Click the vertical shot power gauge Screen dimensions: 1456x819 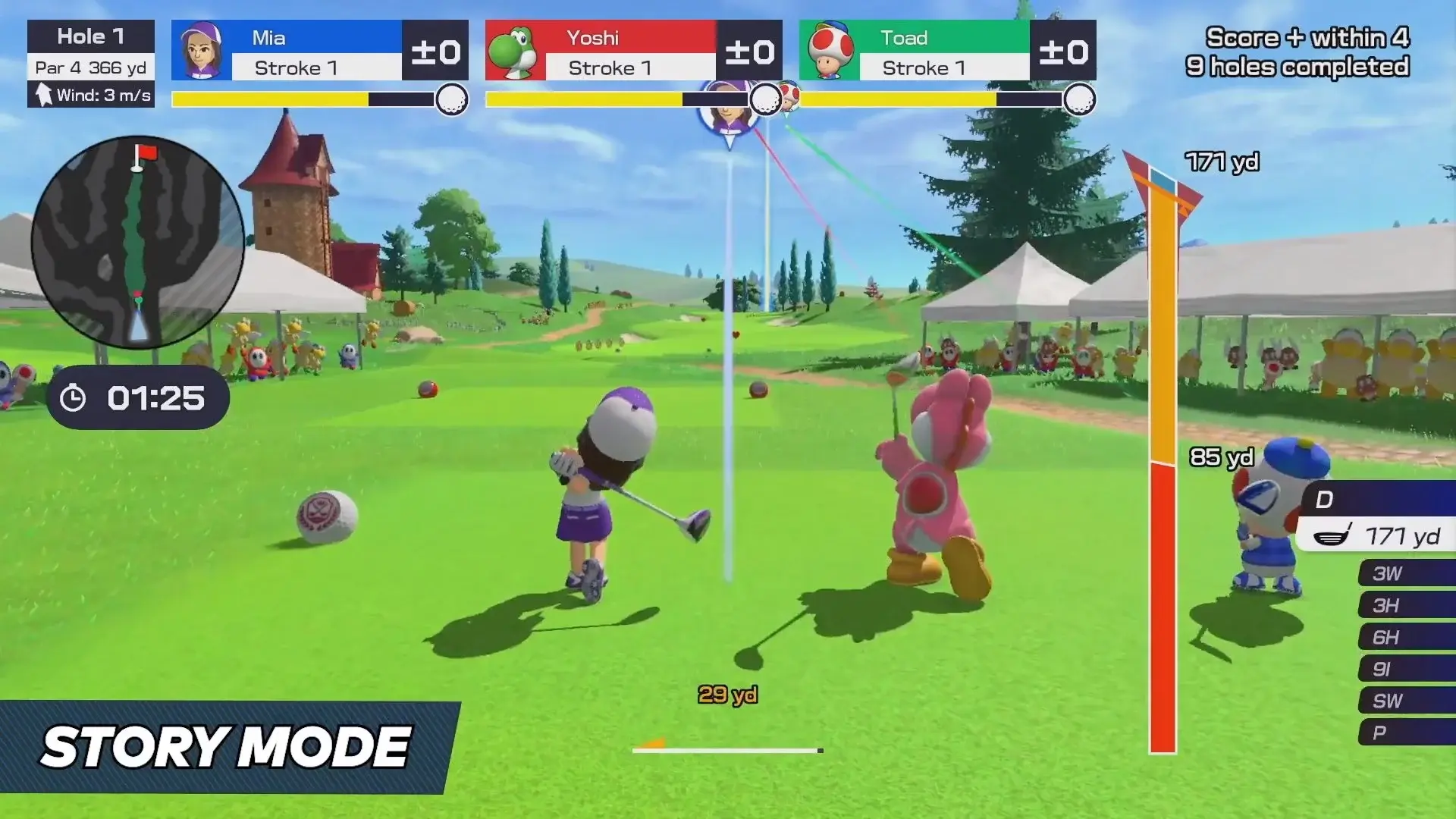pos(1163,463)
